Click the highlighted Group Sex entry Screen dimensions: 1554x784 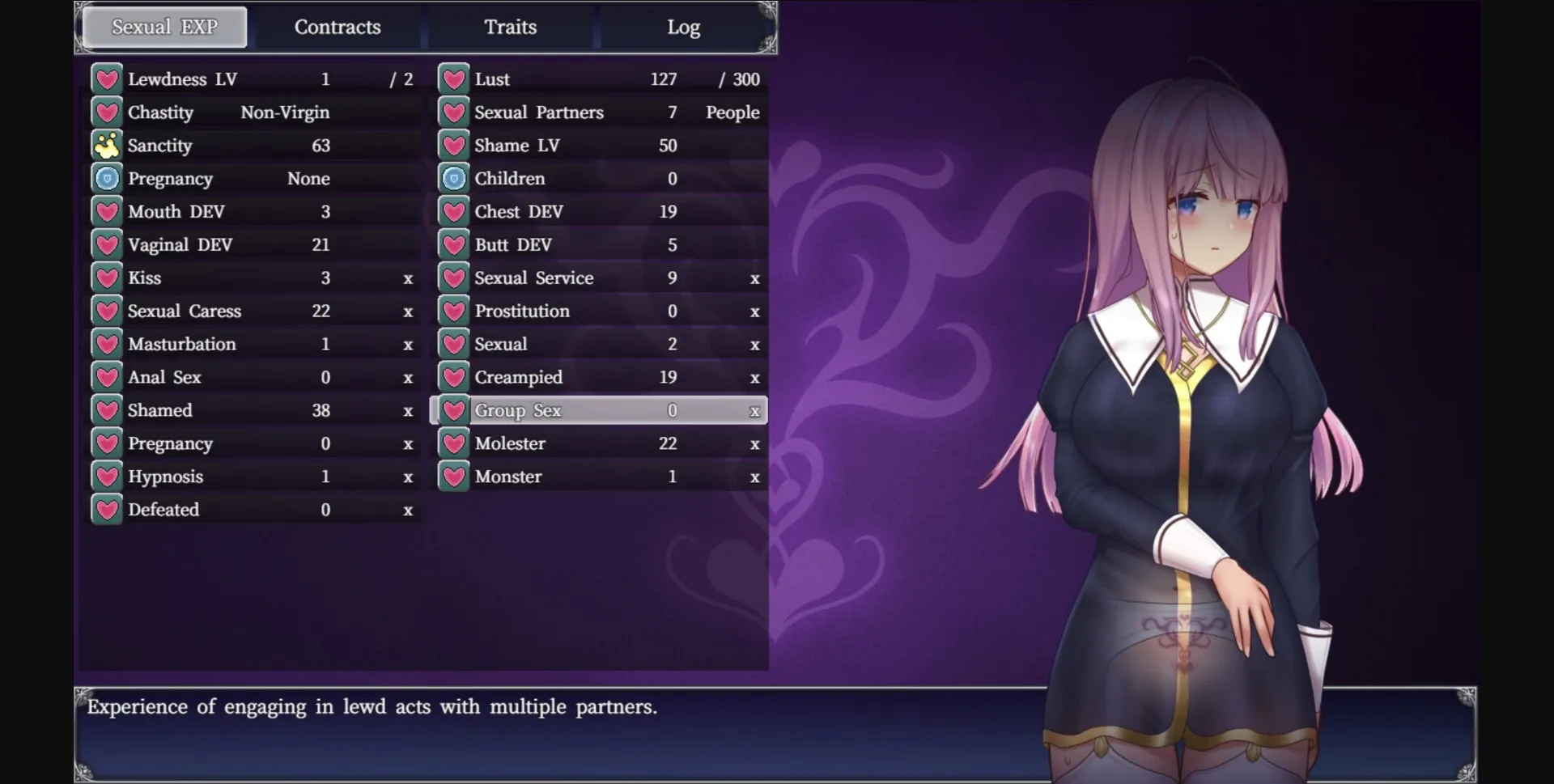tap(599, 410)
